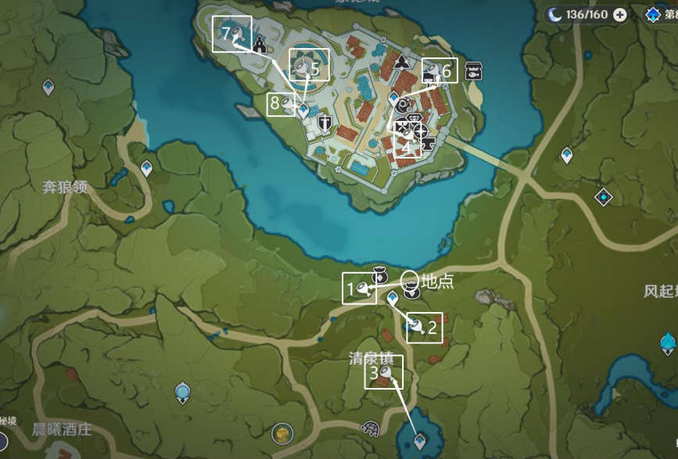Select the teleport waypoint below marker 3
Image resolution: width=678 pixels, height=459 pixels.
tap(419, 439)
